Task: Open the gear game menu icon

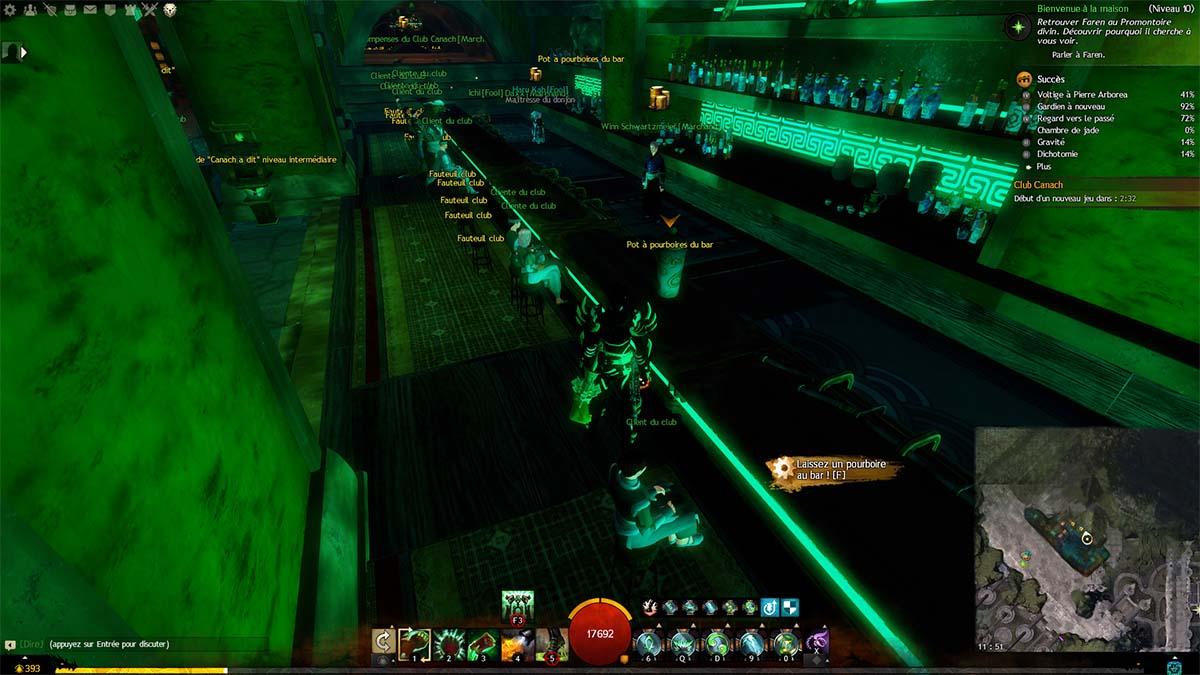Action: coord(10,10)
